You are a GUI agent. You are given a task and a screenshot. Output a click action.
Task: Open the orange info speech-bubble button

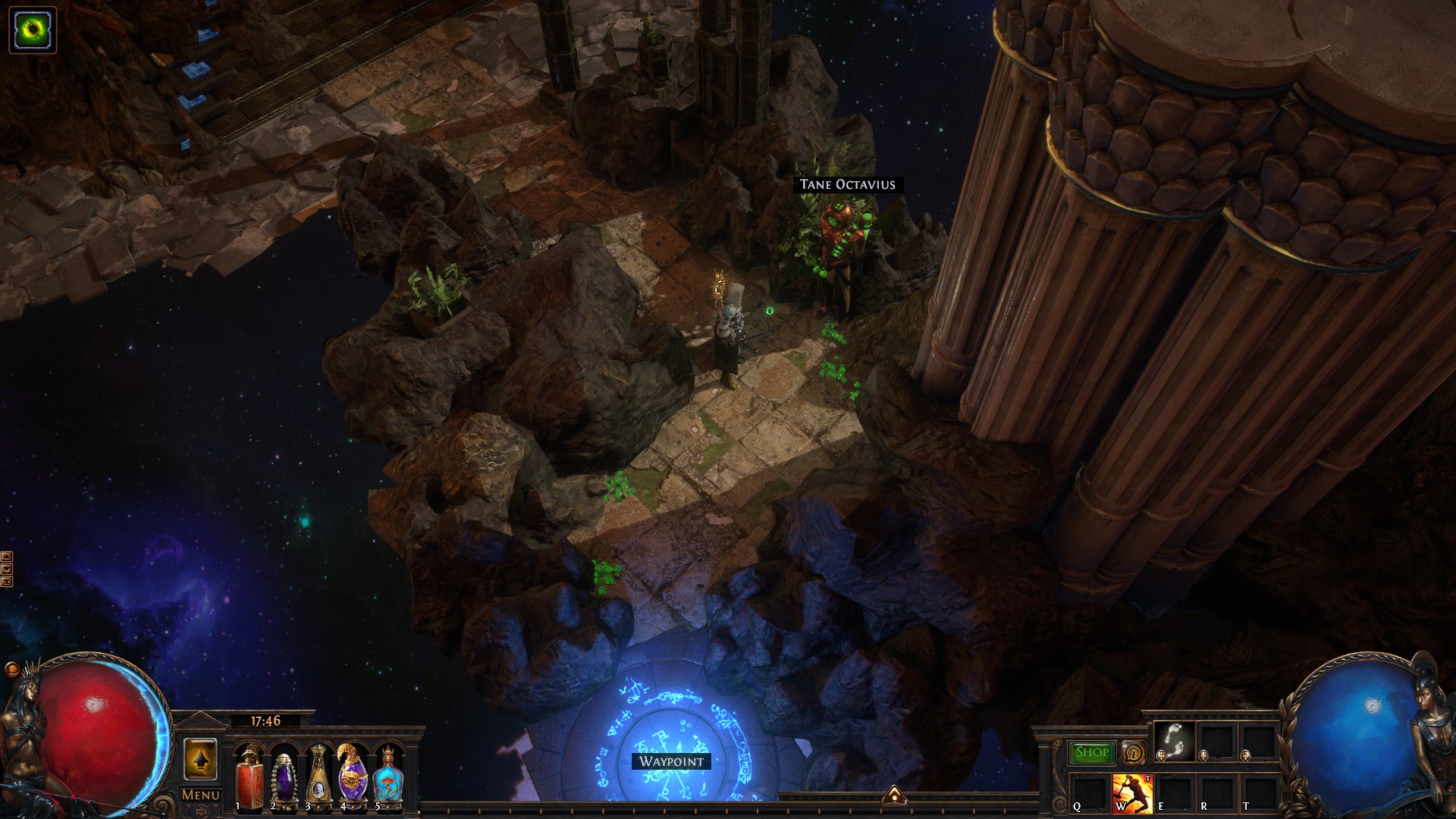[1134, 752]
